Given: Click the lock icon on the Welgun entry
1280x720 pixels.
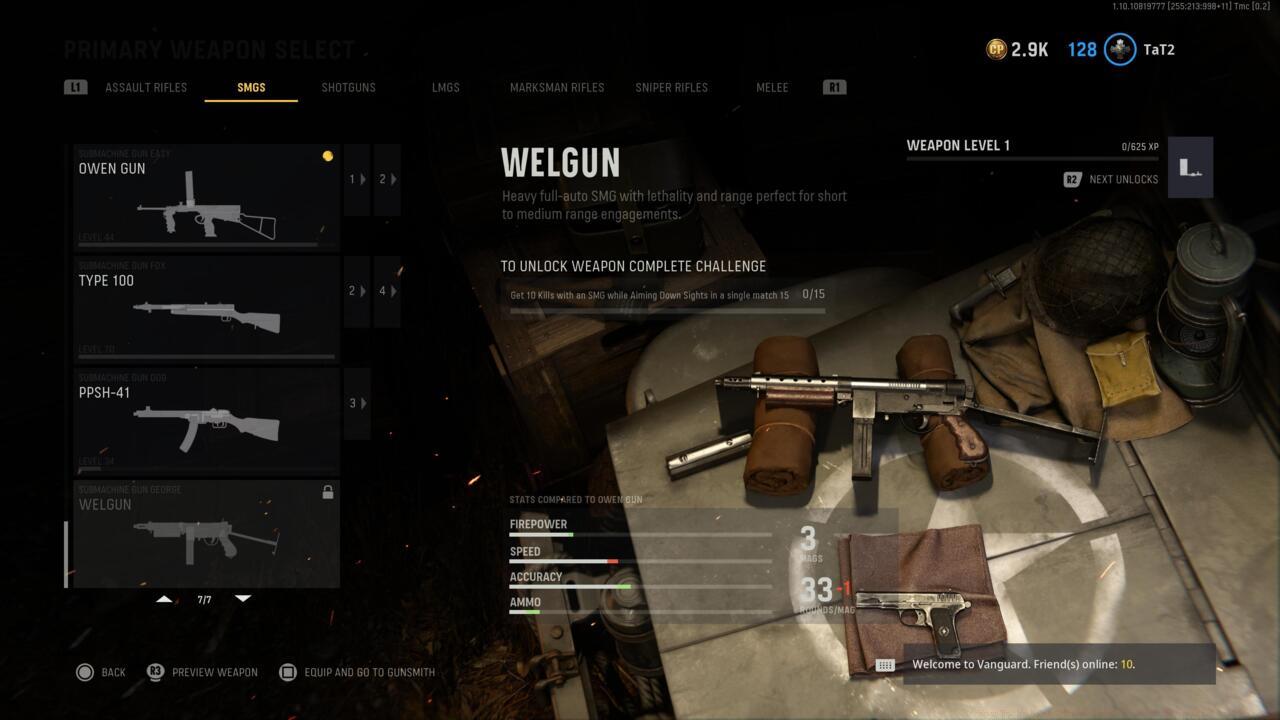Looking at the screenshot, I should (329, 491).
